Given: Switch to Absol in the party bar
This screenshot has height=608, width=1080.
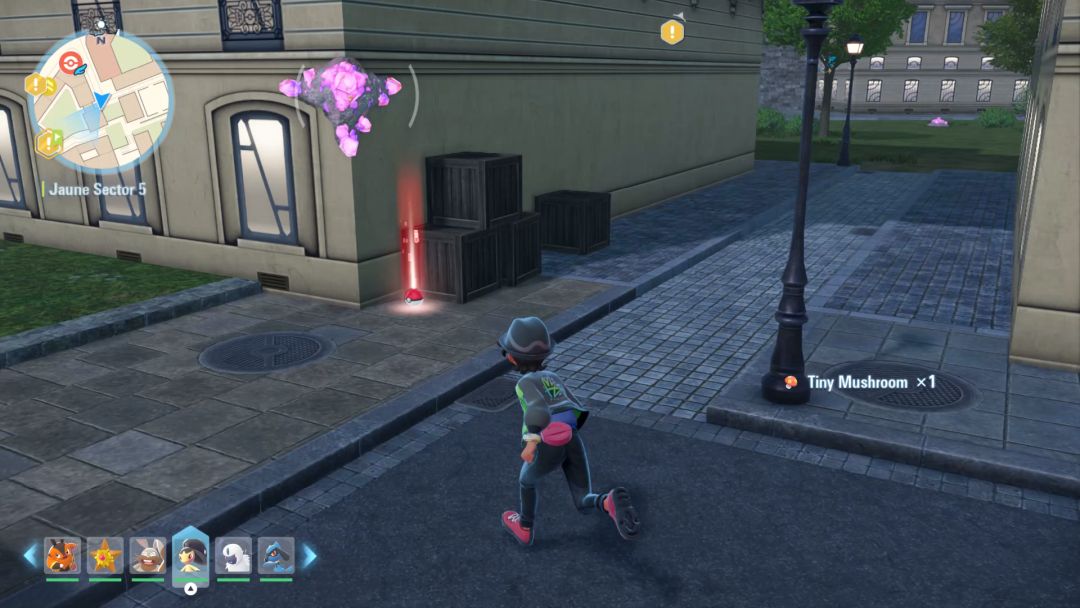Looking at the screenshot, I should 233,555.
